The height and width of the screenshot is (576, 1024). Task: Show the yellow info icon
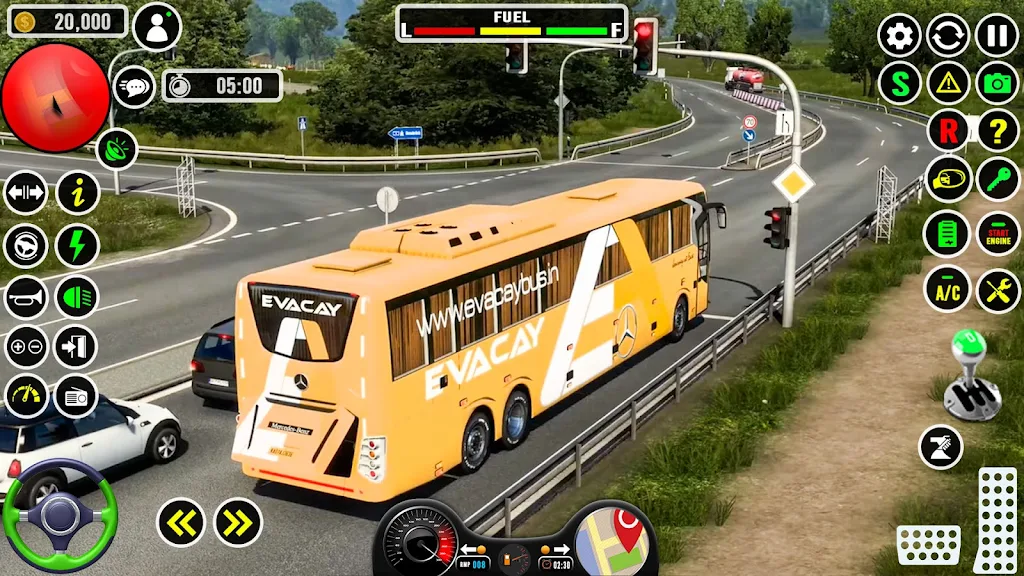point(77,192)
